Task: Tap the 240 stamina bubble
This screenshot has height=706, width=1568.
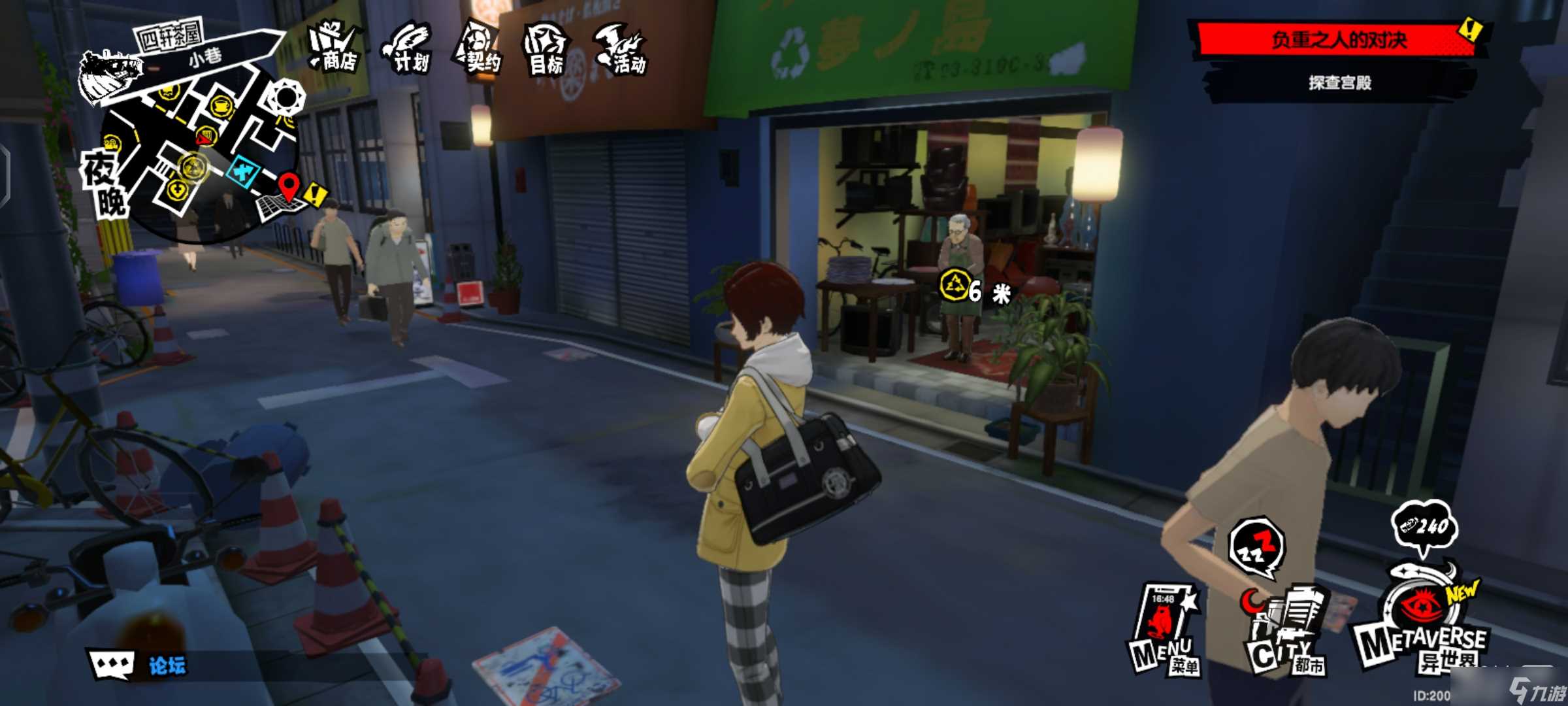Action: pos(1424,526)
